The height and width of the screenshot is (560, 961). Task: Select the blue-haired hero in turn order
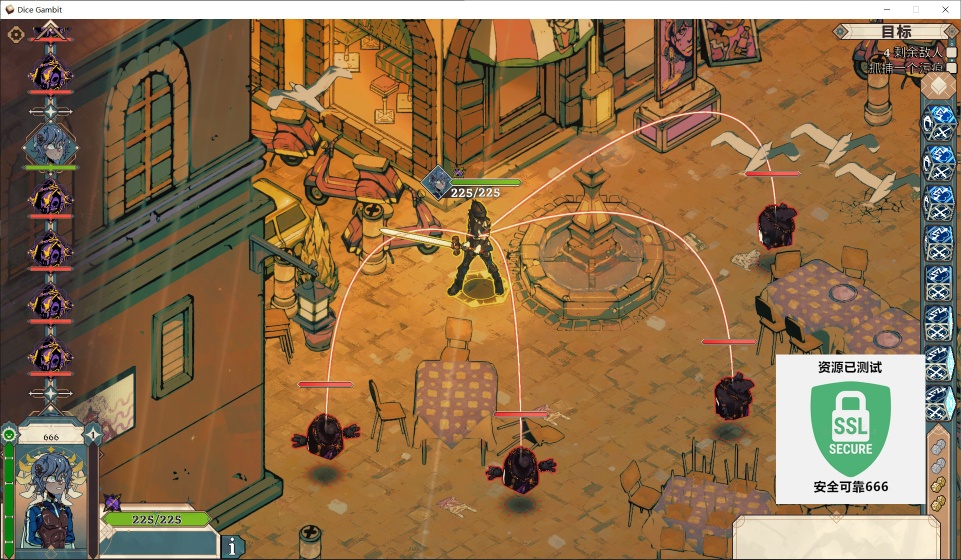click(x=49, y=145)
